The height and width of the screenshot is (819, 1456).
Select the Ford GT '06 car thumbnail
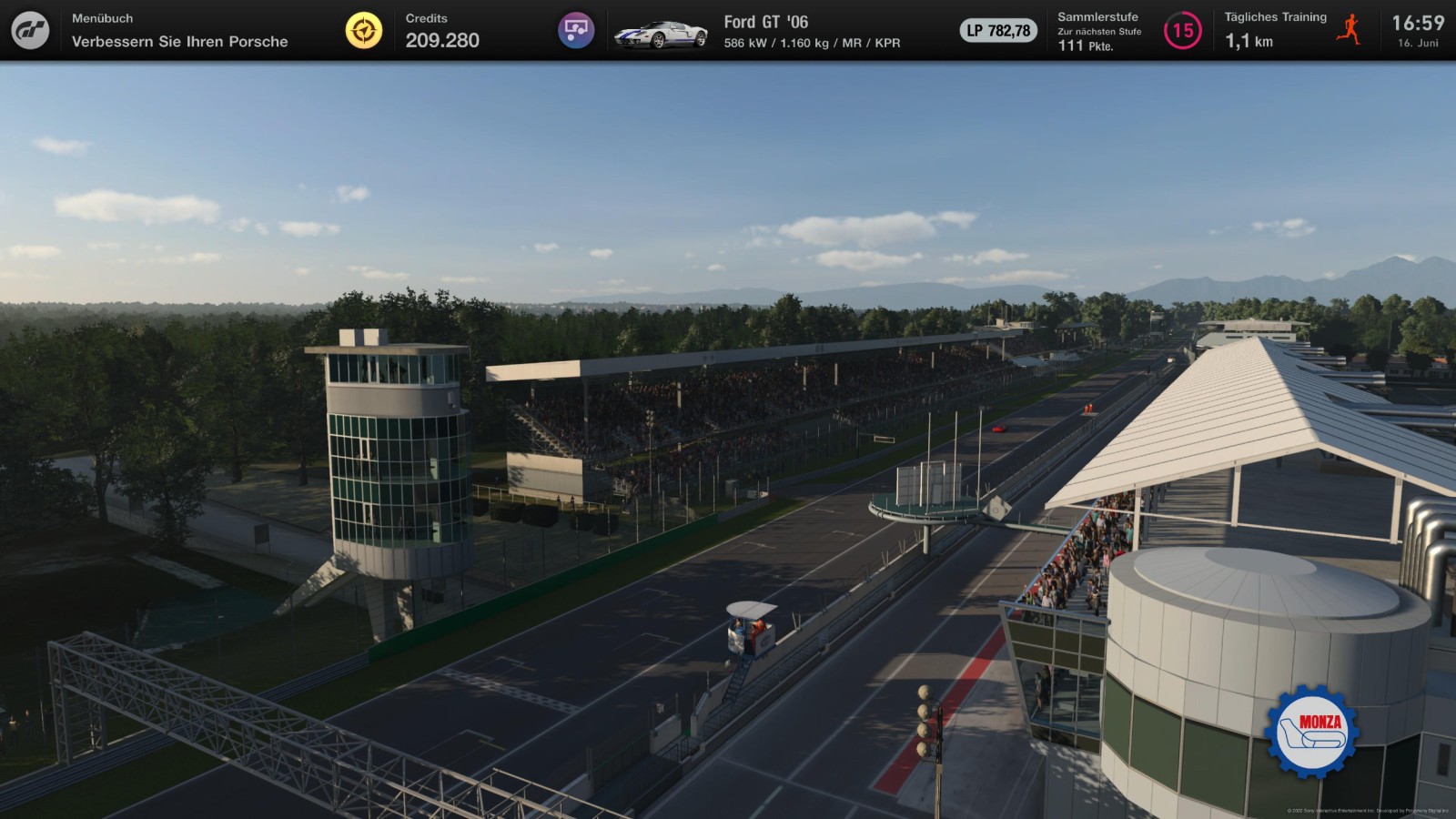661,34
